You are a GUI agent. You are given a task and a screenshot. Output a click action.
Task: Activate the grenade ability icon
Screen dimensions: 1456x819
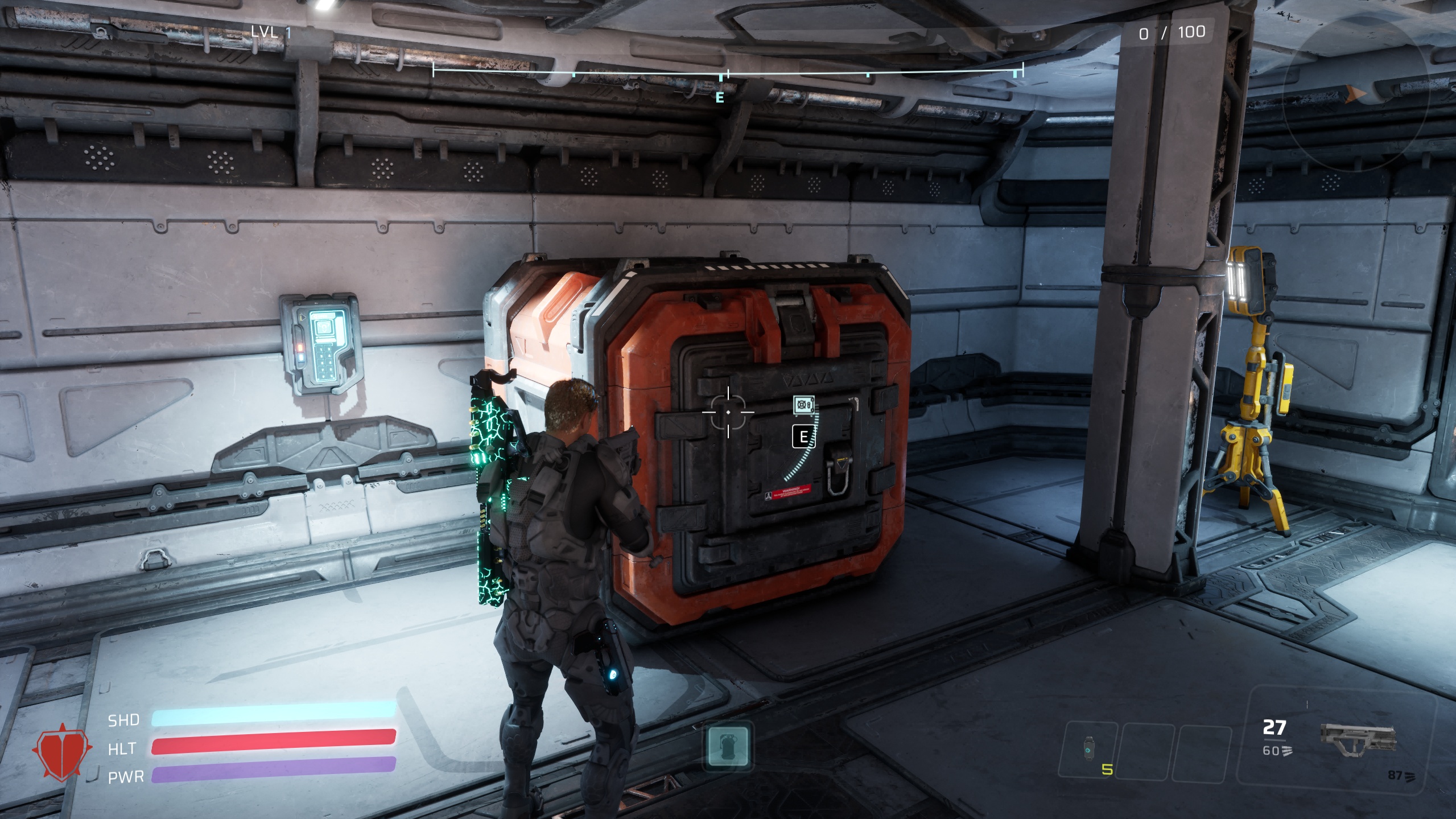pos(728,746)
